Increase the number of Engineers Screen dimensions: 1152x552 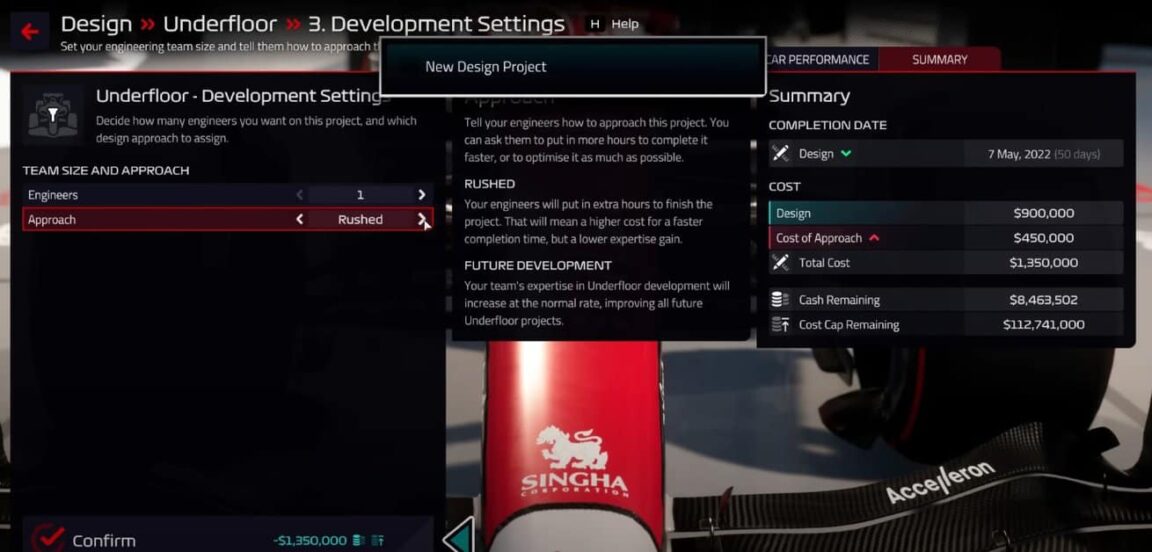[x=422, y=195]
